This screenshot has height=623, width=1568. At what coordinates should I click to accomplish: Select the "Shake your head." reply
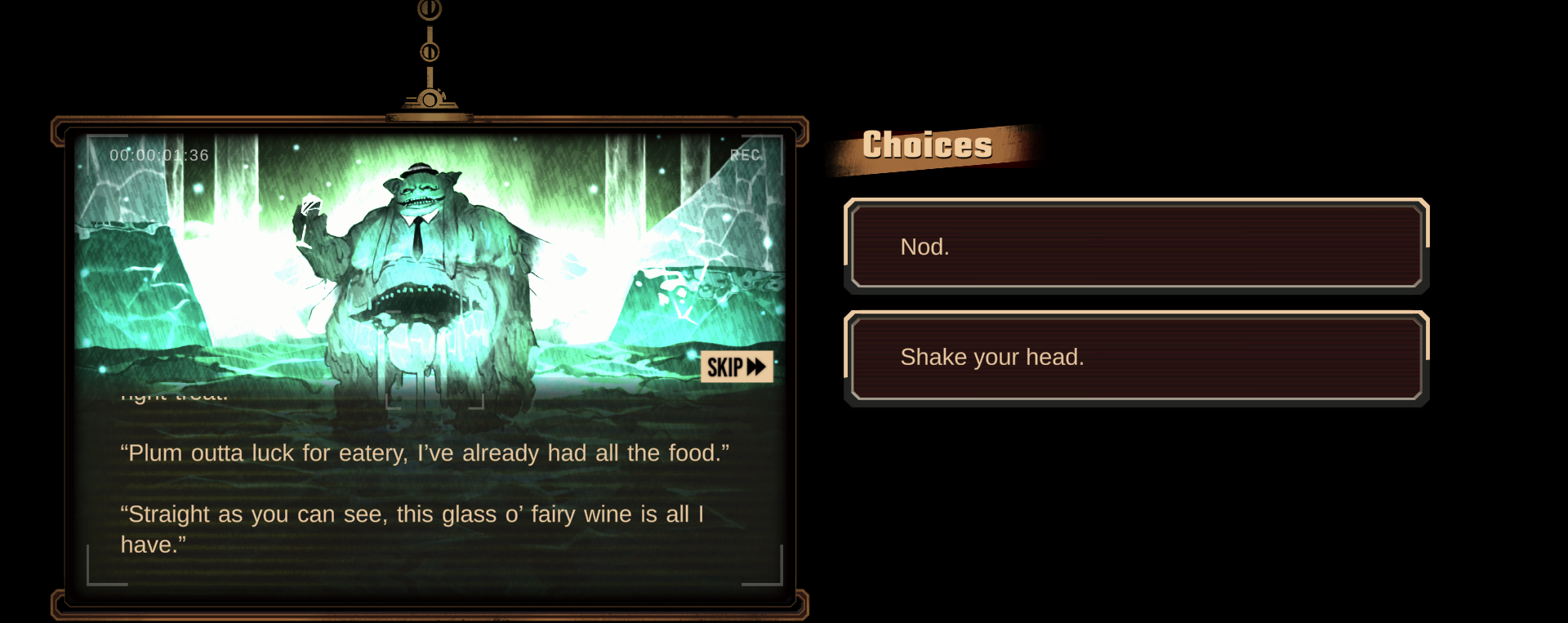coord(1136,358)
